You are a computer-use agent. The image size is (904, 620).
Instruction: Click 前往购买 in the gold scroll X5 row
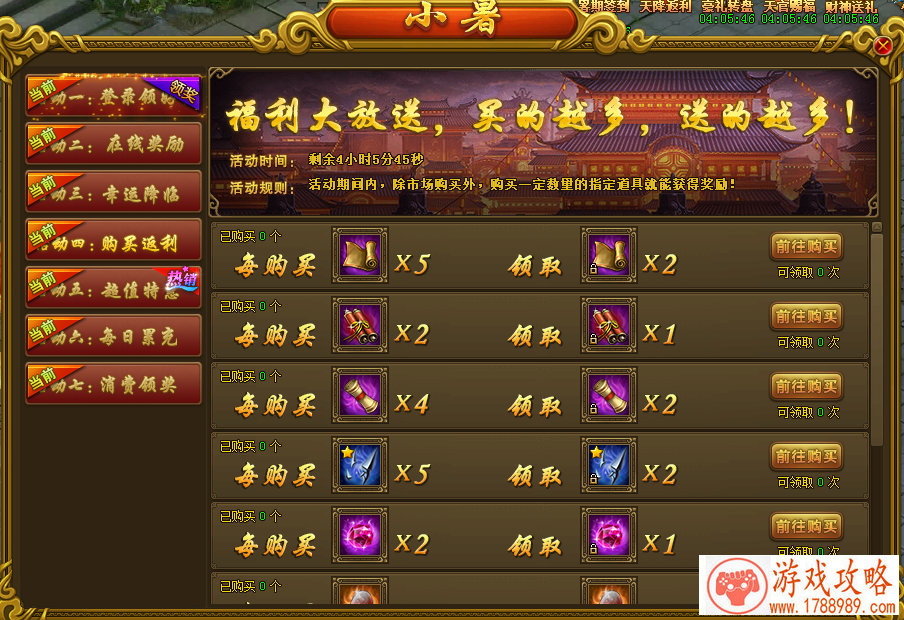pyautogui.click(x=806, y=246)
